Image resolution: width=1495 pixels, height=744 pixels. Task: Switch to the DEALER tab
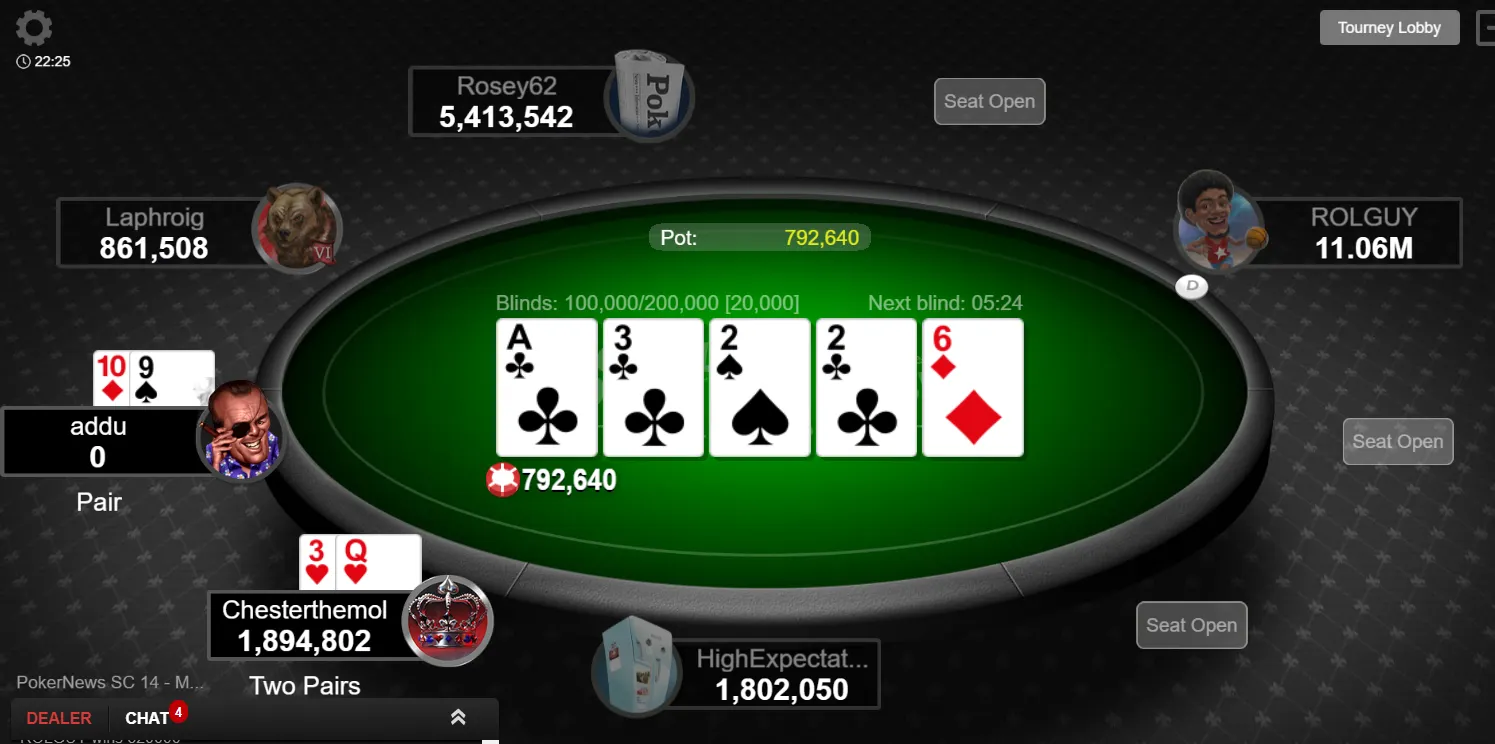point(59,718)
